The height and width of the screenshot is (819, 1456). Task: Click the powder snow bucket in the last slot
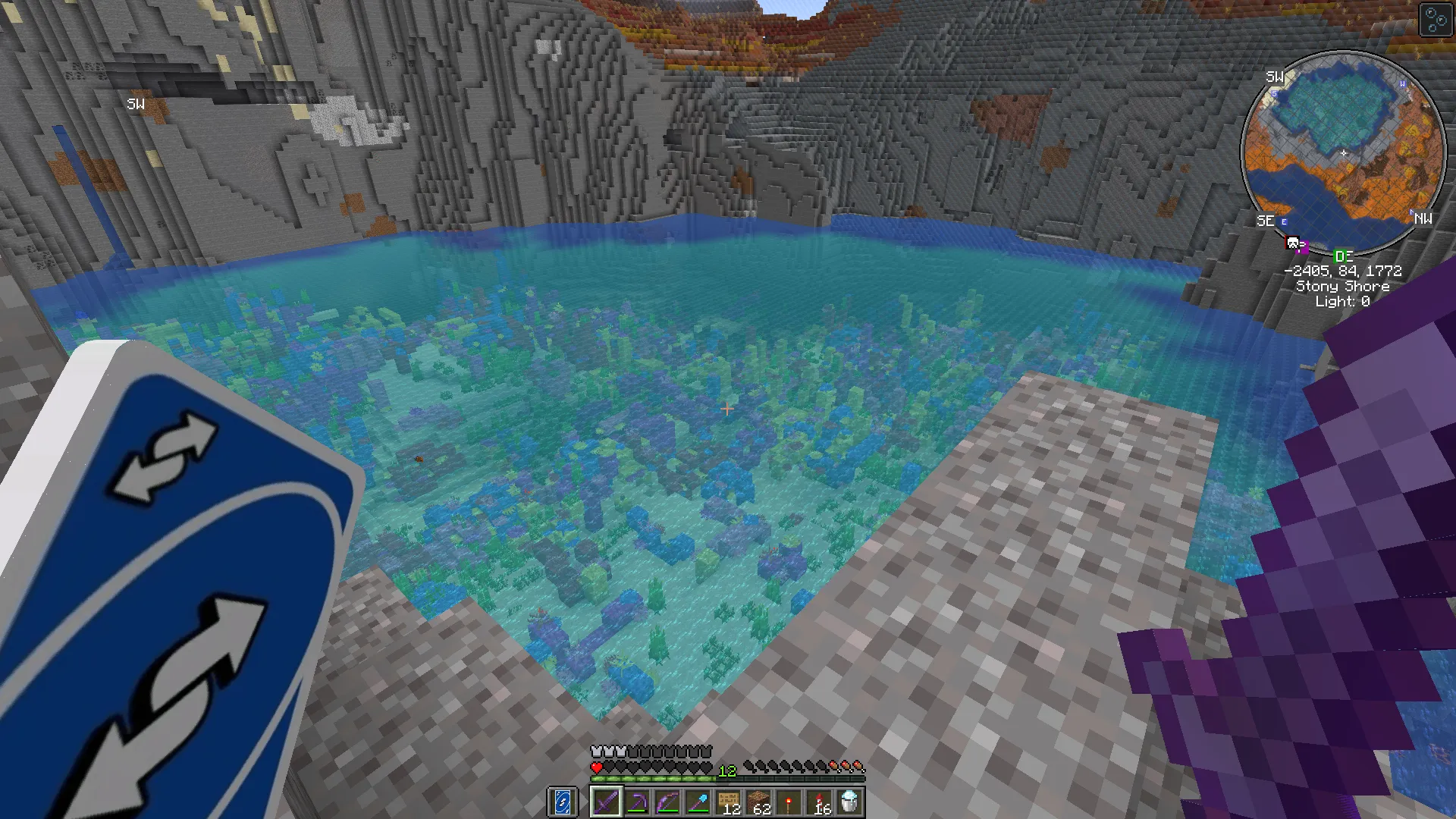click(x=851, y=802)
